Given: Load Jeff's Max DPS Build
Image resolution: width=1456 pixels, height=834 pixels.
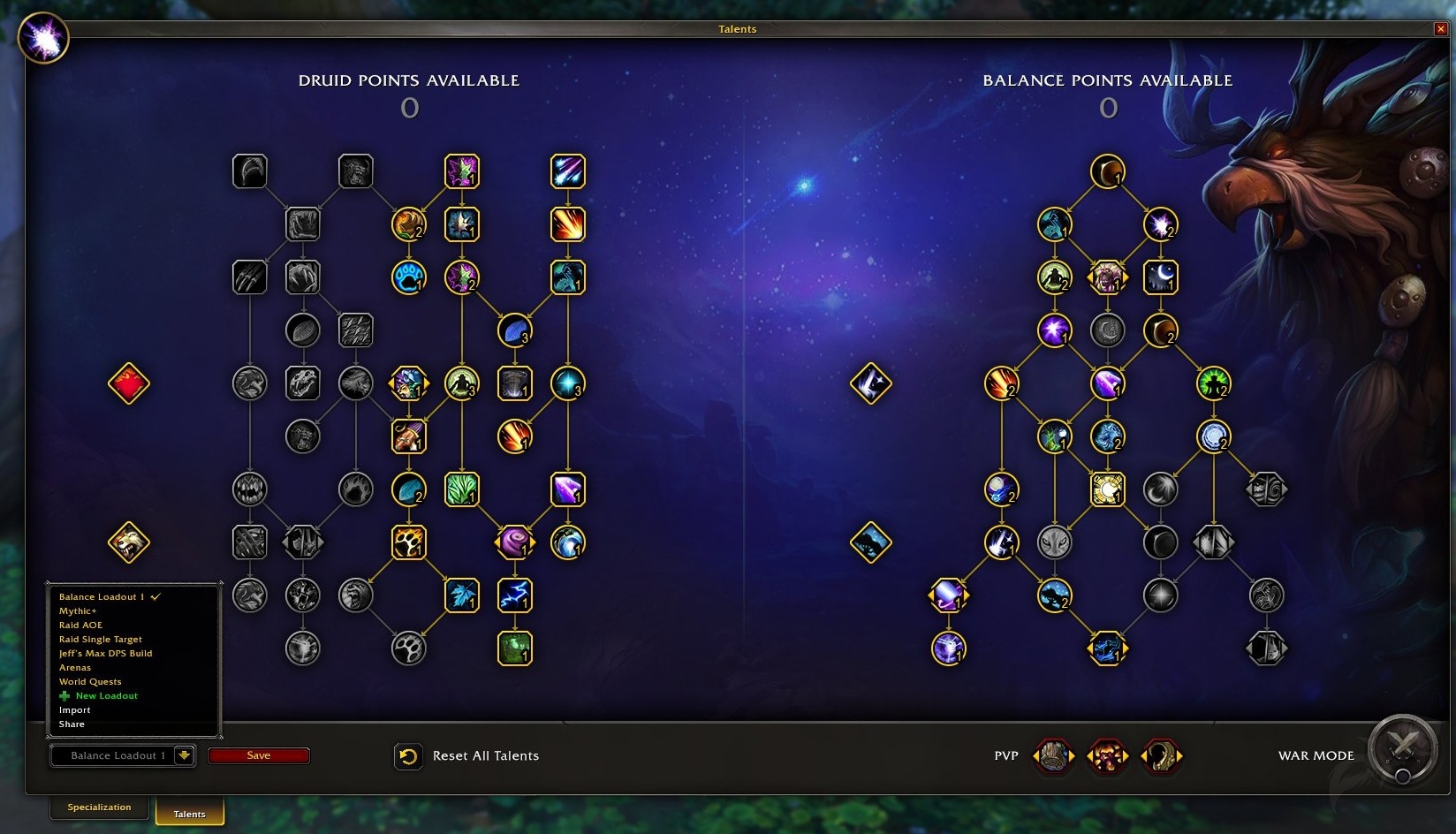Looking at the screenshot, I should click(x=105, y=654).
